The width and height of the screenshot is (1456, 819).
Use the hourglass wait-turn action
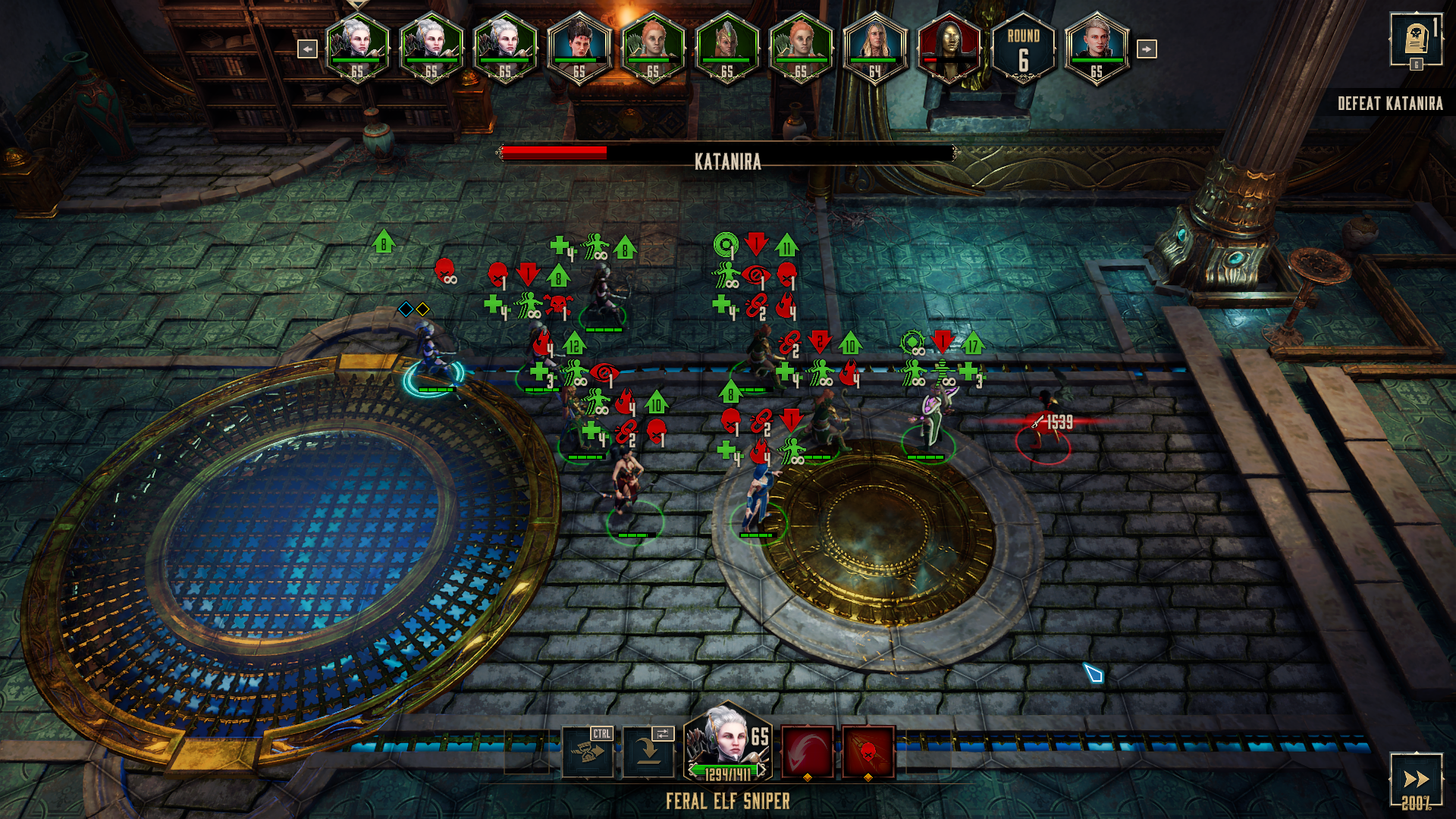[587, 752]
